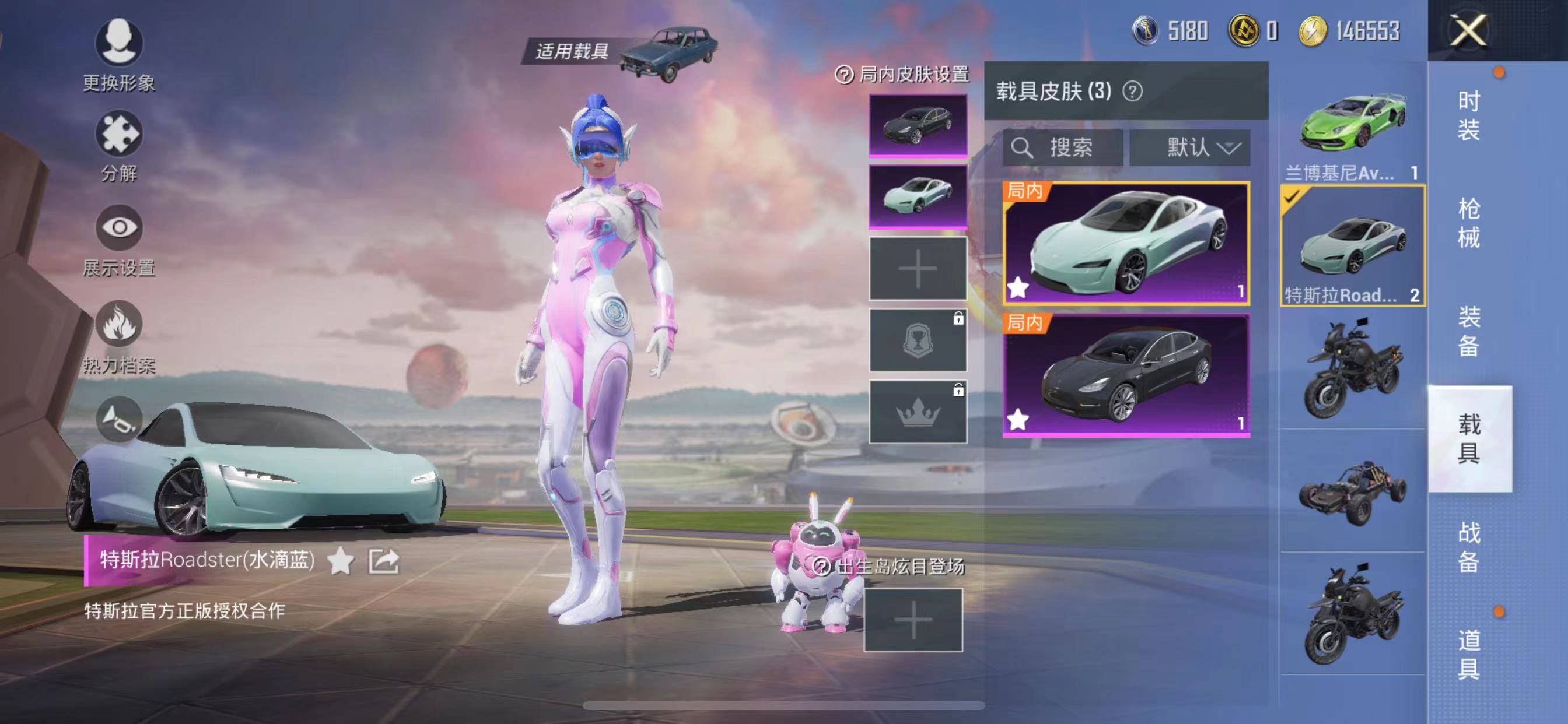Share the Tesla Roadster skin
The height and width of the screenshot is (724, 1568).
[x=384, y=561]
